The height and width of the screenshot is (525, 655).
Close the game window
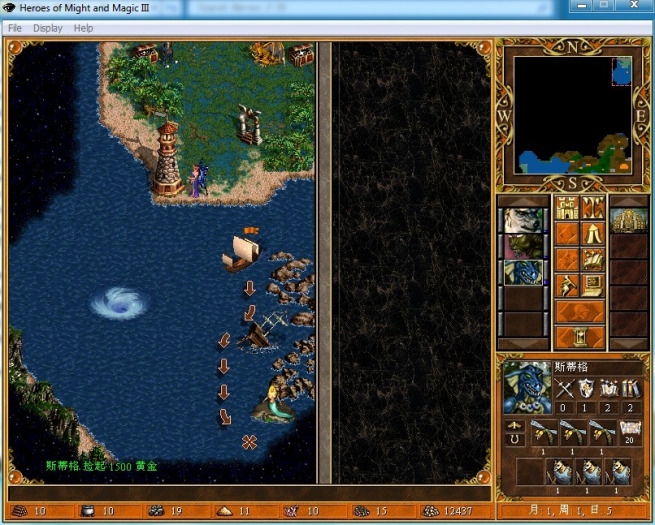pos(633,6)
